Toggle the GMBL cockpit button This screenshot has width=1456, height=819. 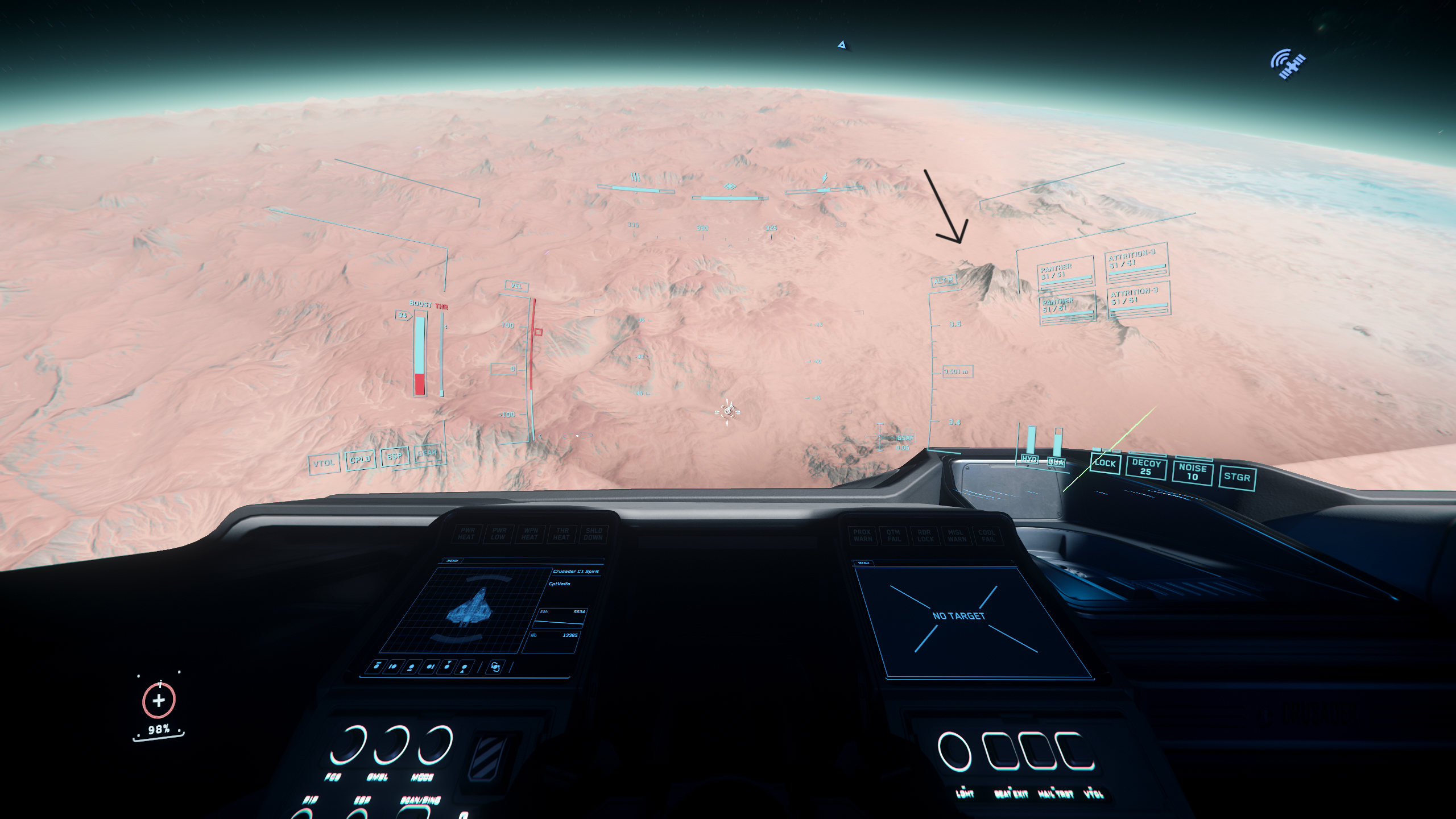(392, 745)
